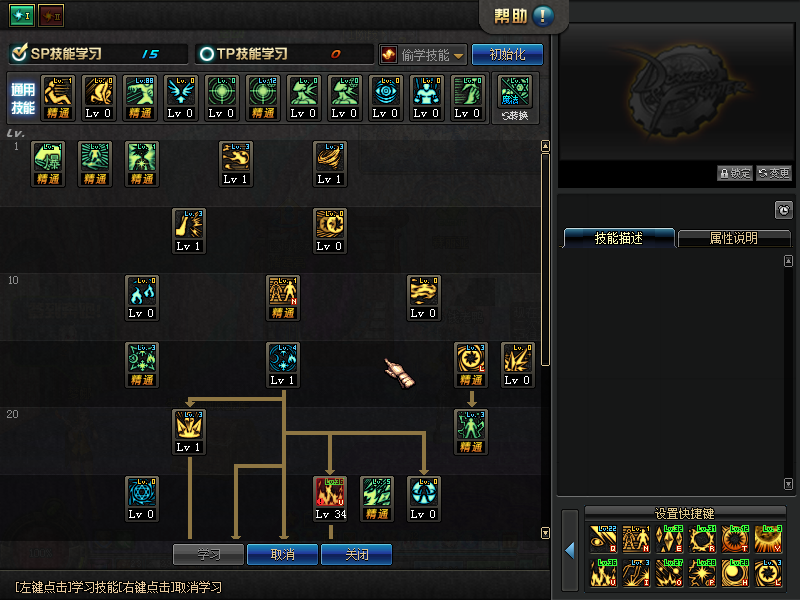The height and width of the screenshot is (600, 800).
Task: Switch to skill page II tab
Action: point(51,16)
